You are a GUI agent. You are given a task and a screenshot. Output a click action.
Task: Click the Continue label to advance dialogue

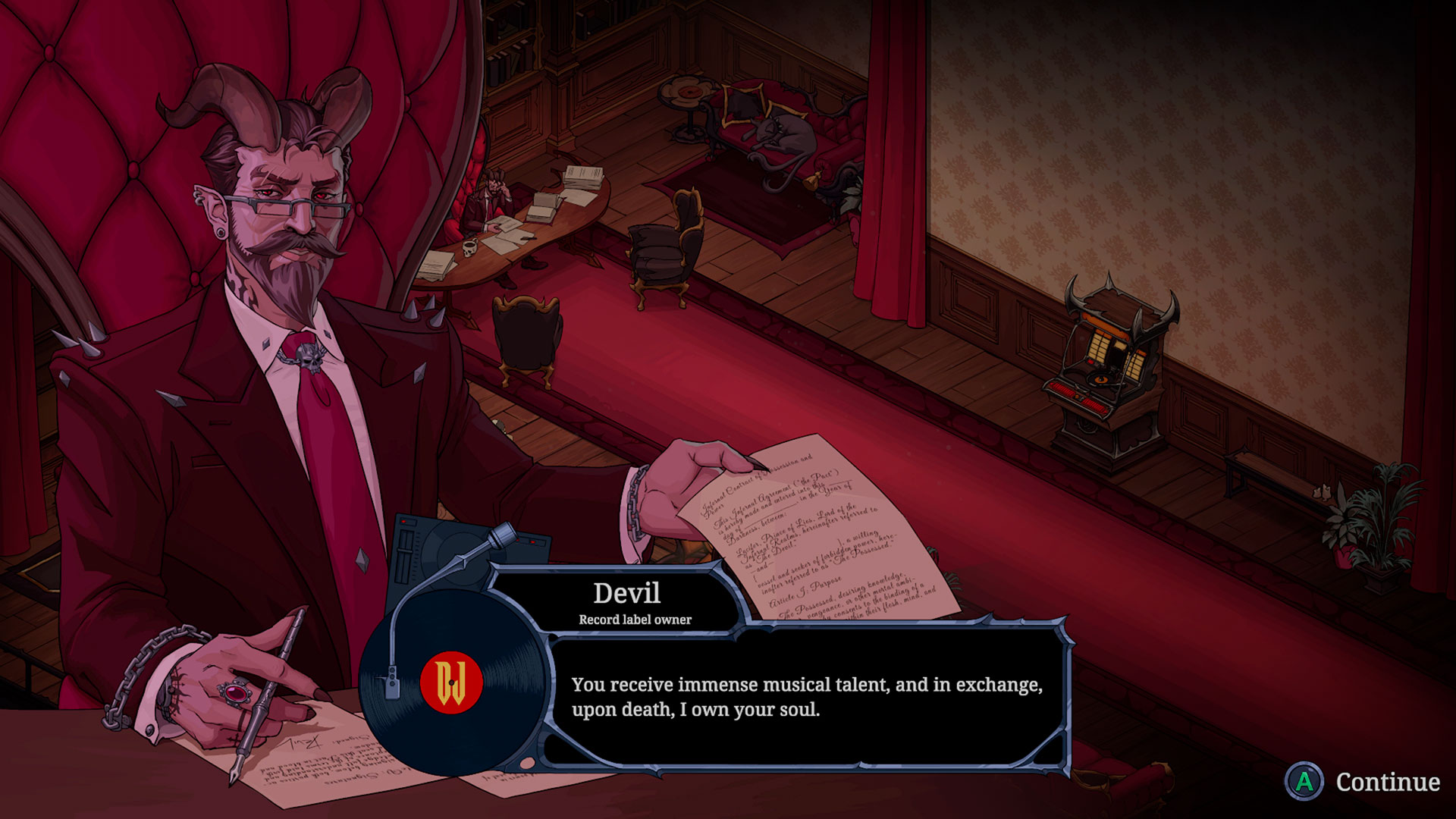click(x=1387, y=782)
